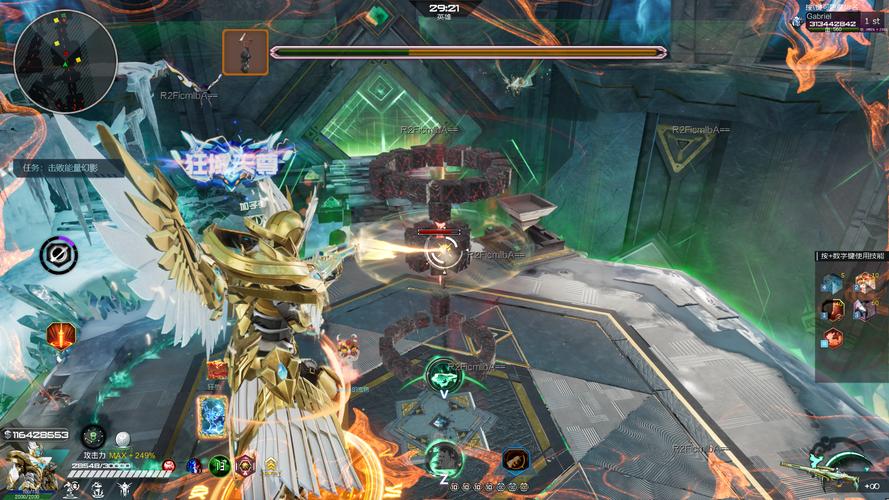Select the glowing blue card item
This screenshot has height=500, width=889.
point(214,414)
